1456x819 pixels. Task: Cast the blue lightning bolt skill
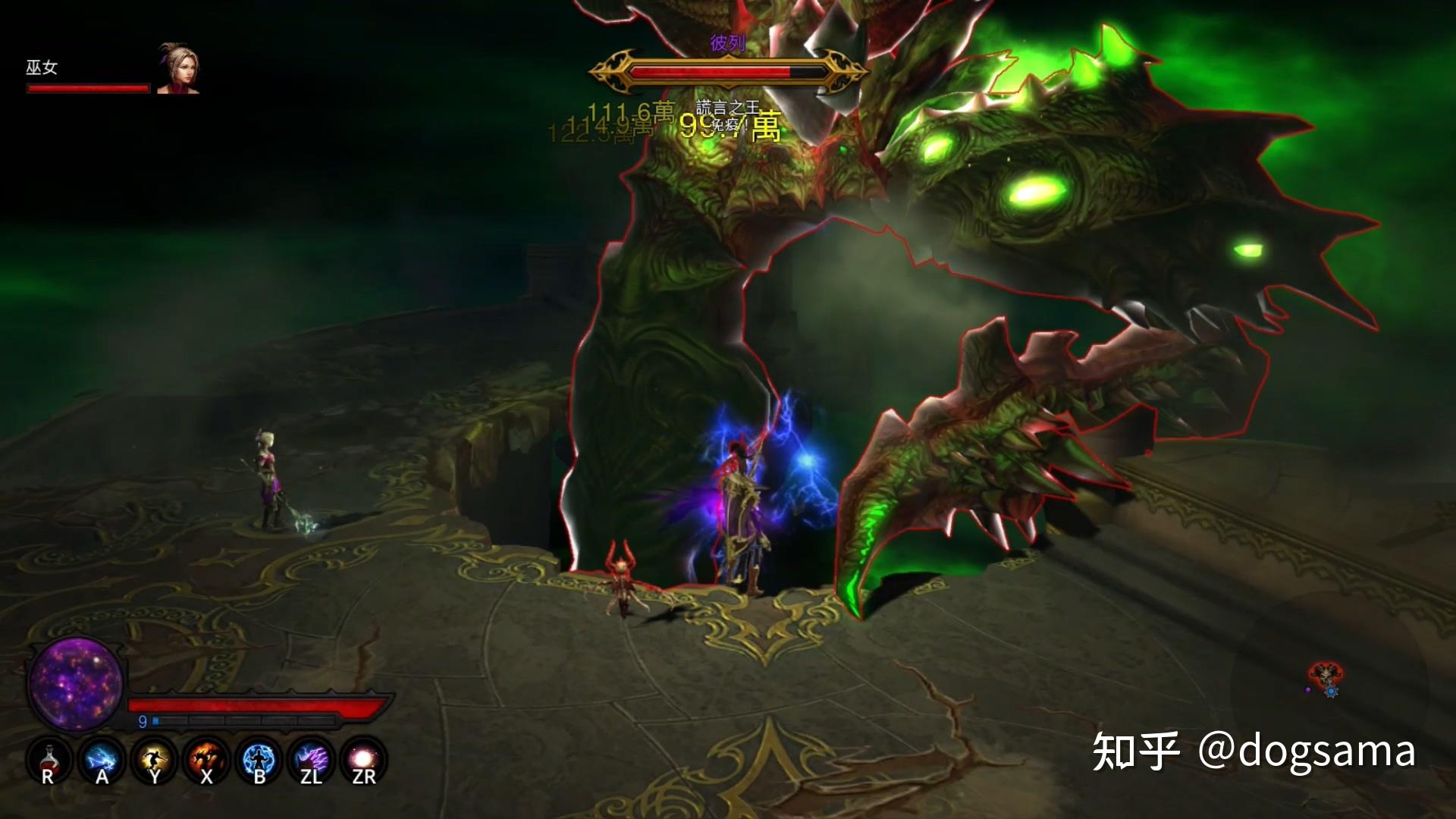pyautogui.click(x=101, y=760)
